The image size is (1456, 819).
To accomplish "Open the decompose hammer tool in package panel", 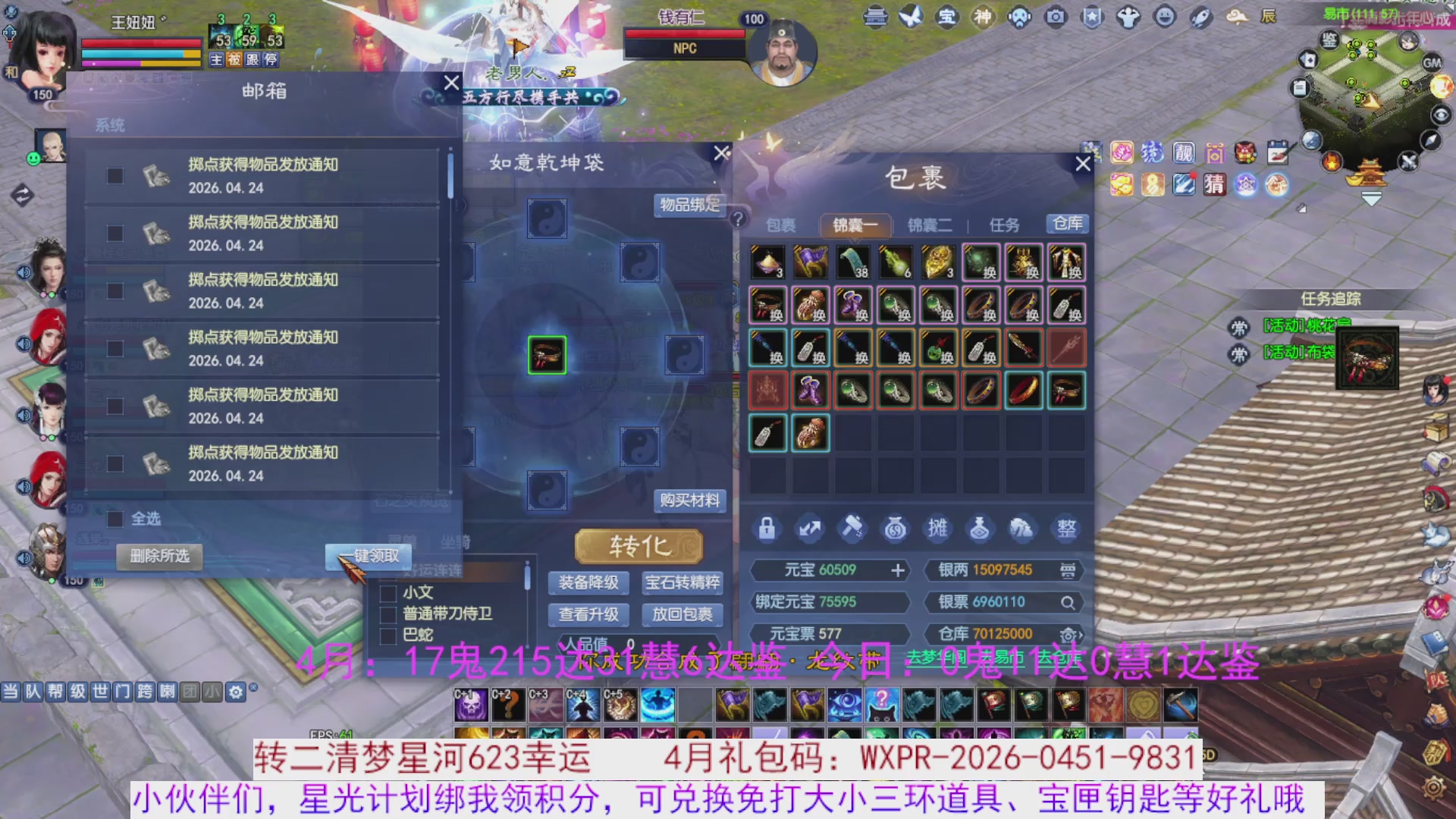I will pyautogui.click(x=852, y=529).
